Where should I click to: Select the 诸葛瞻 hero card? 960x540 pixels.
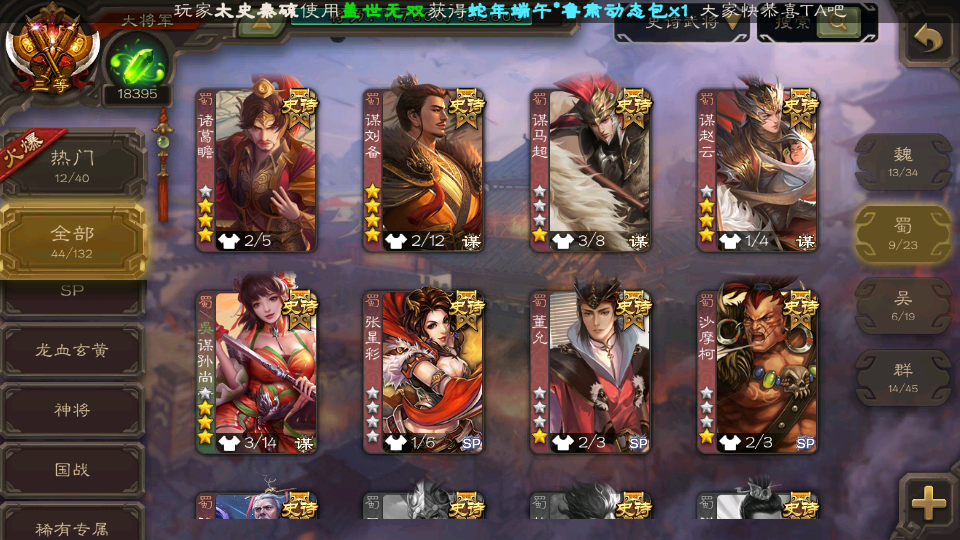[256, 170]
